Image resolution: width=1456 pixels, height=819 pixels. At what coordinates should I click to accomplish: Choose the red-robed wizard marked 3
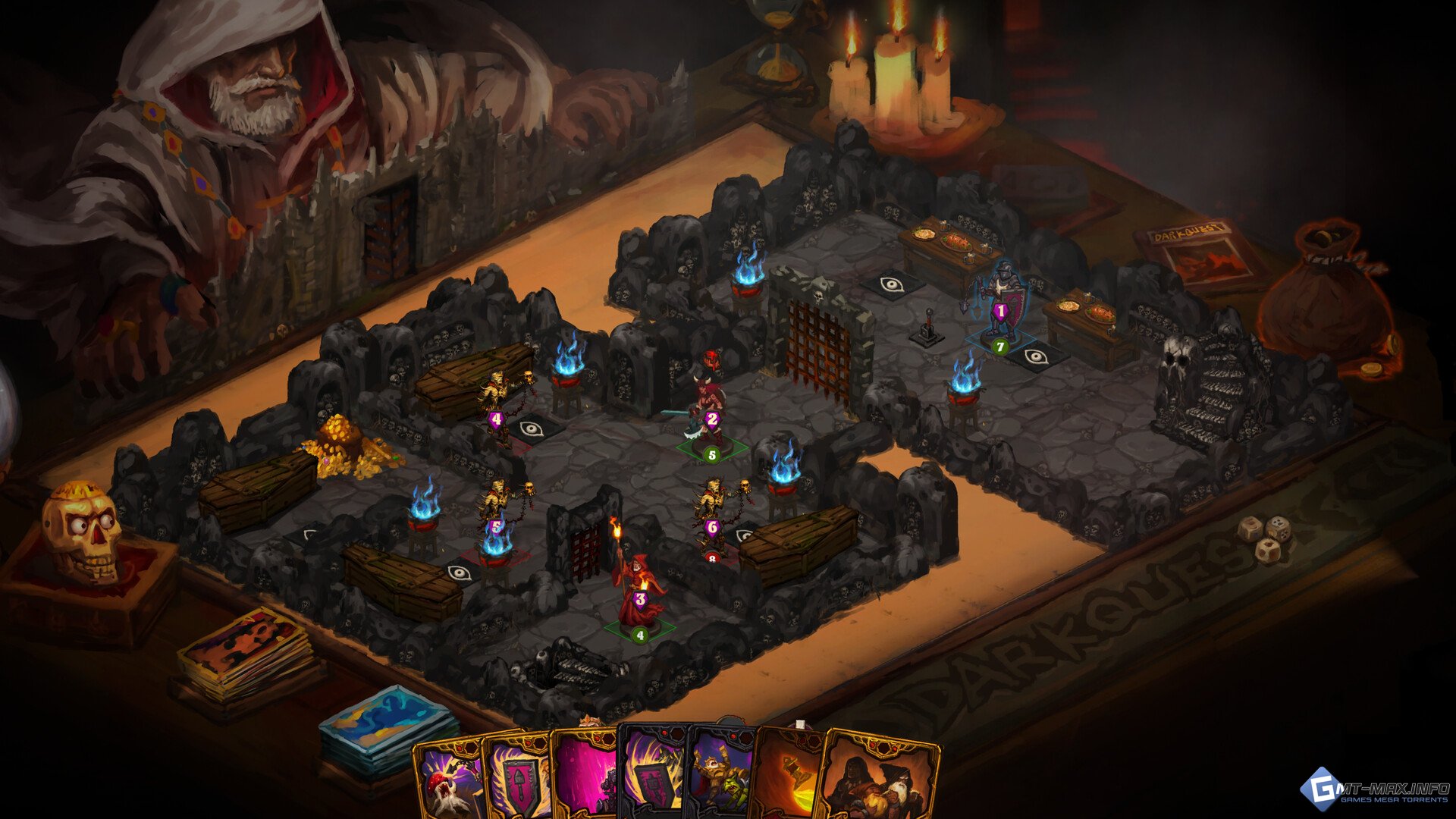638,588
